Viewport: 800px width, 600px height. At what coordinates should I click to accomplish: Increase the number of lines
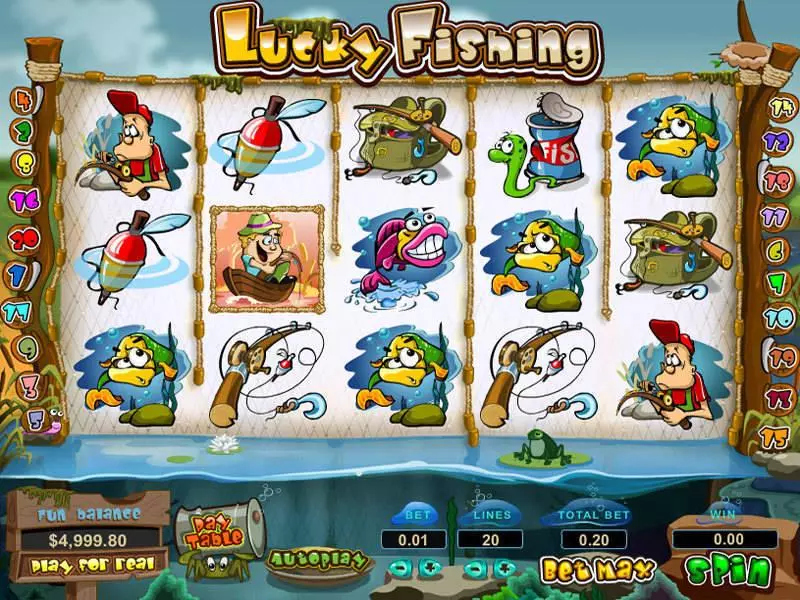click(506, 568)
